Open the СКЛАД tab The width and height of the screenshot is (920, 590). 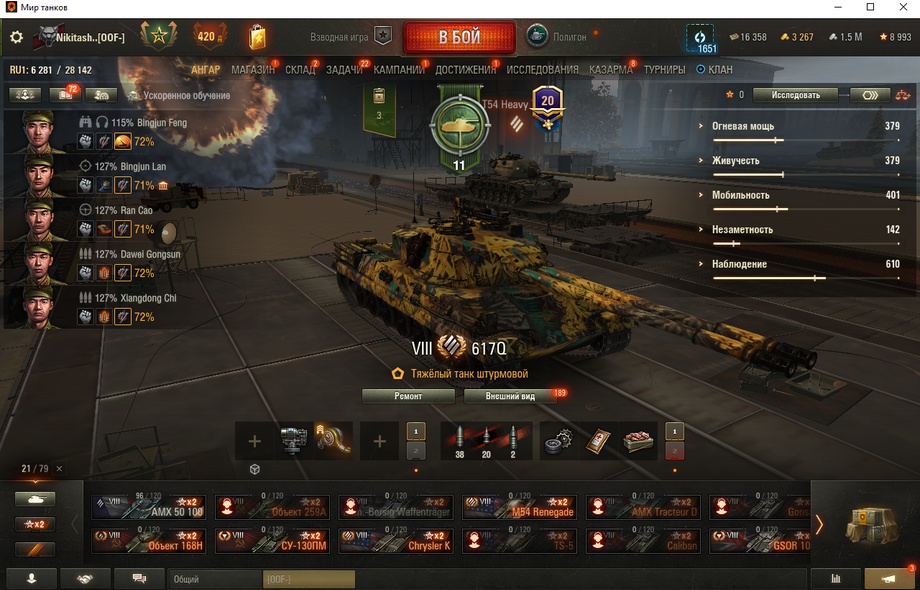[x=300, y=70]
